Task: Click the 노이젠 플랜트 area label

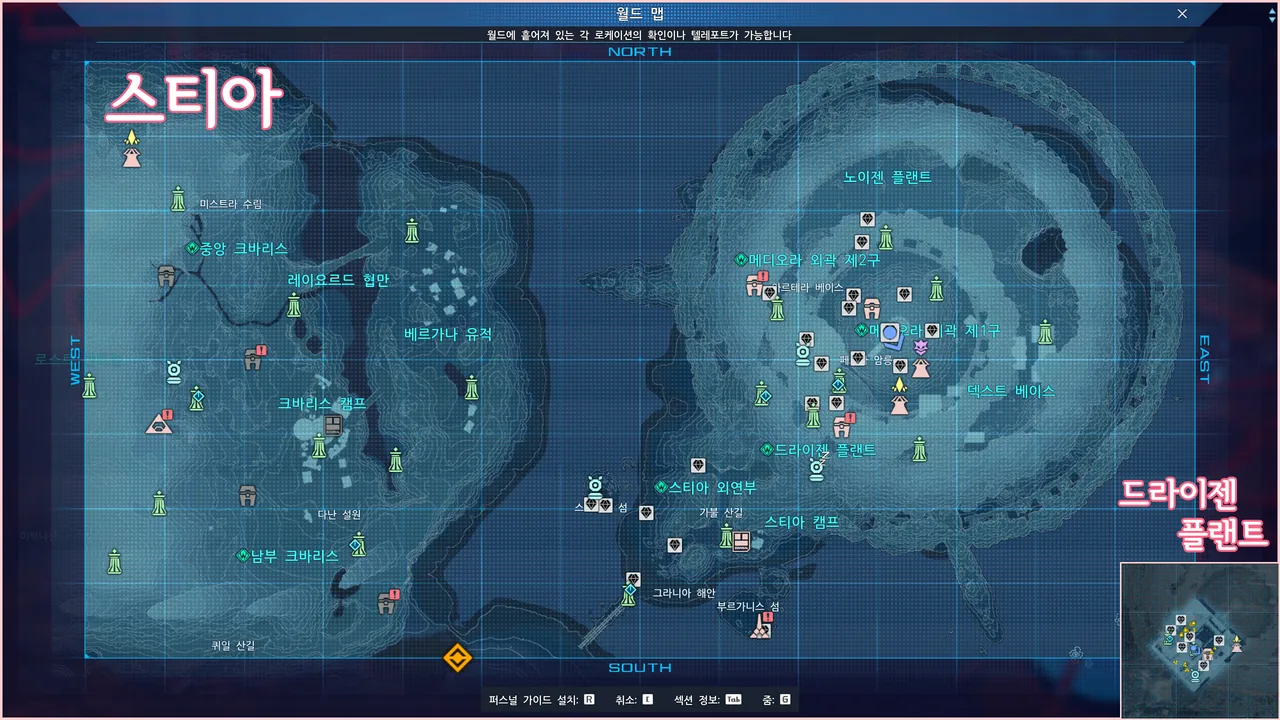Action: click(x=887, y=177)
